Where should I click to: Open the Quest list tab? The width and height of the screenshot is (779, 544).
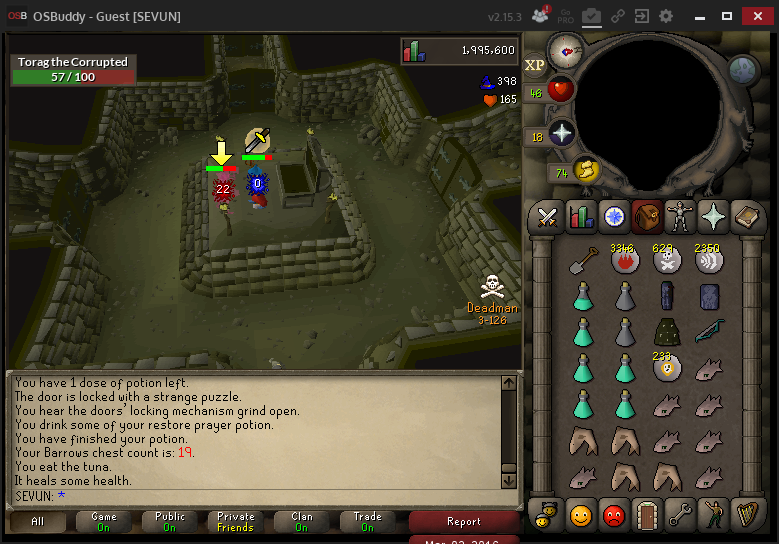coord(613,216)
